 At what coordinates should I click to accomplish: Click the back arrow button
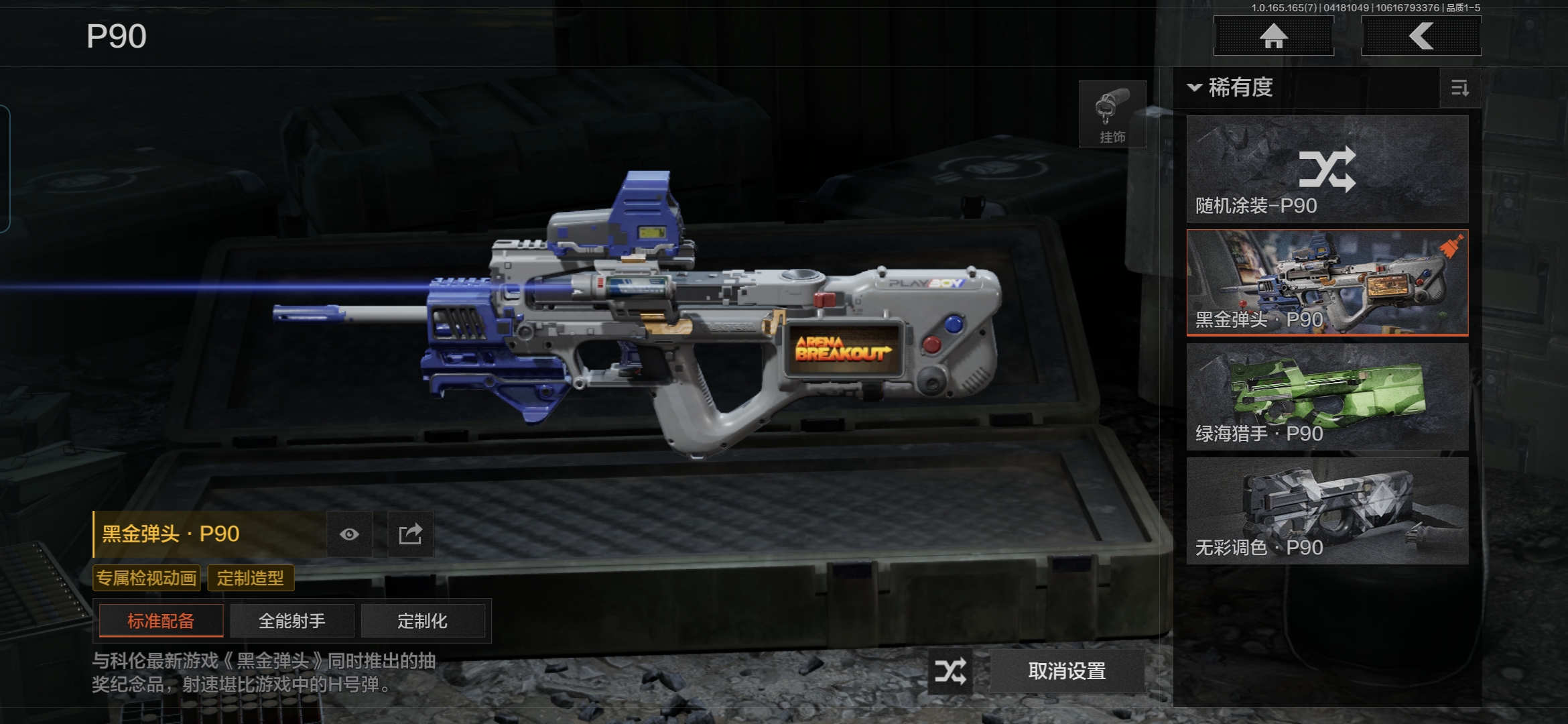pyautogui.click(x=1421, y=36)
